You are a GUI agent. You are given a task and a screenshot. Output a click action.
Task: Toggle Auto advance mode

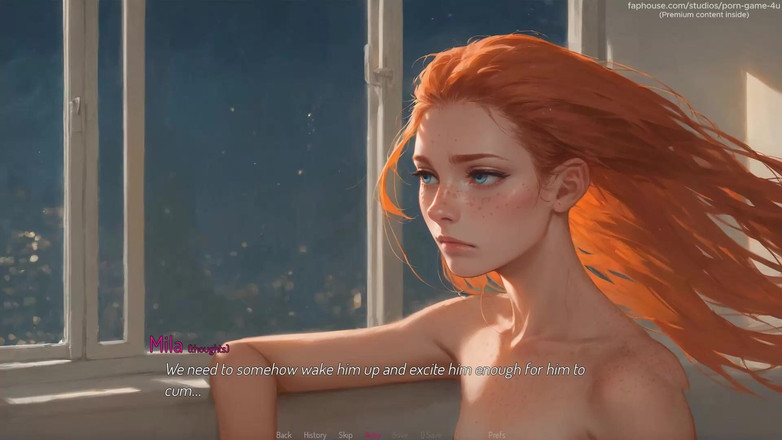coord(374,435)
